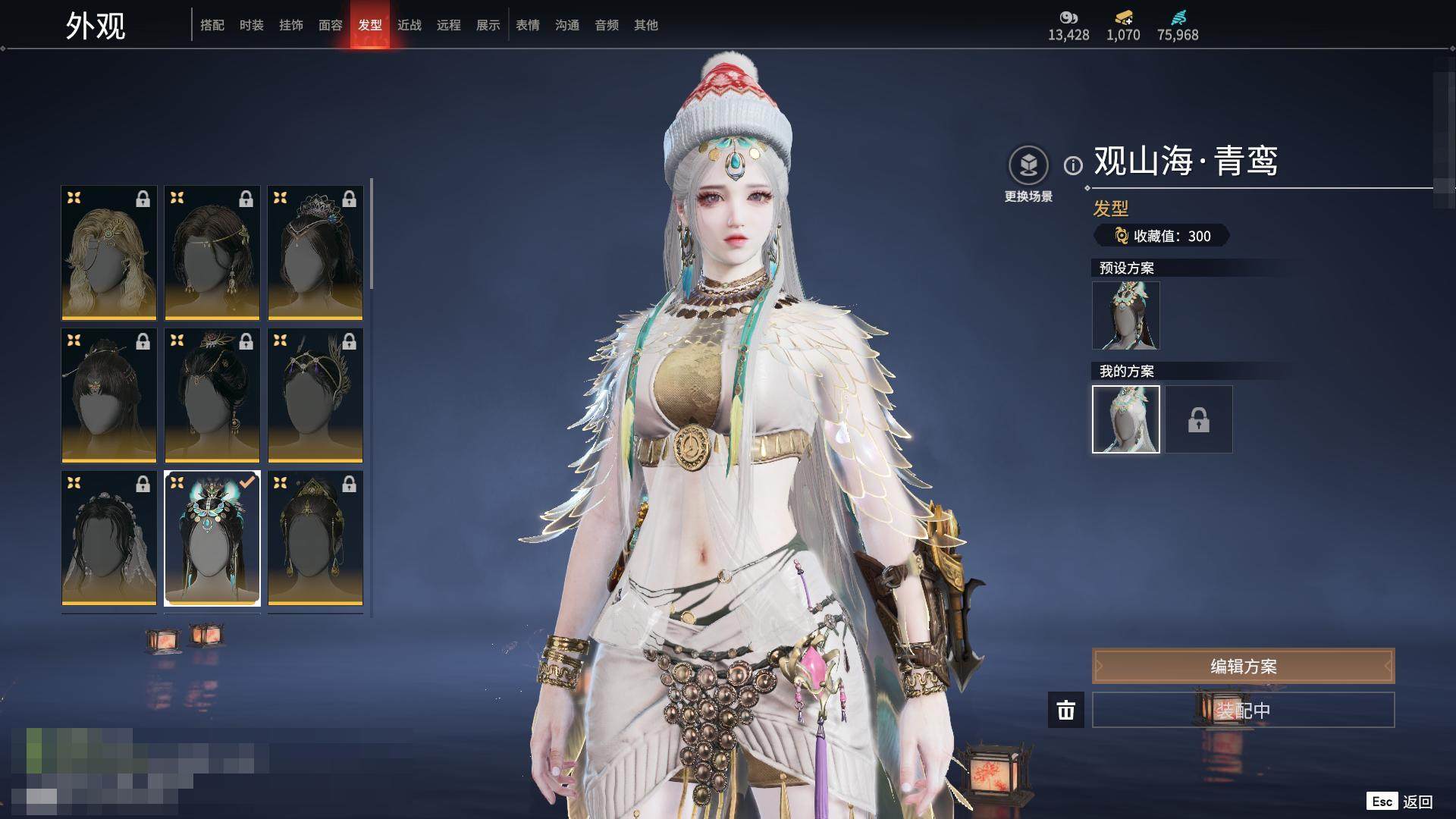Click the 装配中 equipped button

point(1243,710)
